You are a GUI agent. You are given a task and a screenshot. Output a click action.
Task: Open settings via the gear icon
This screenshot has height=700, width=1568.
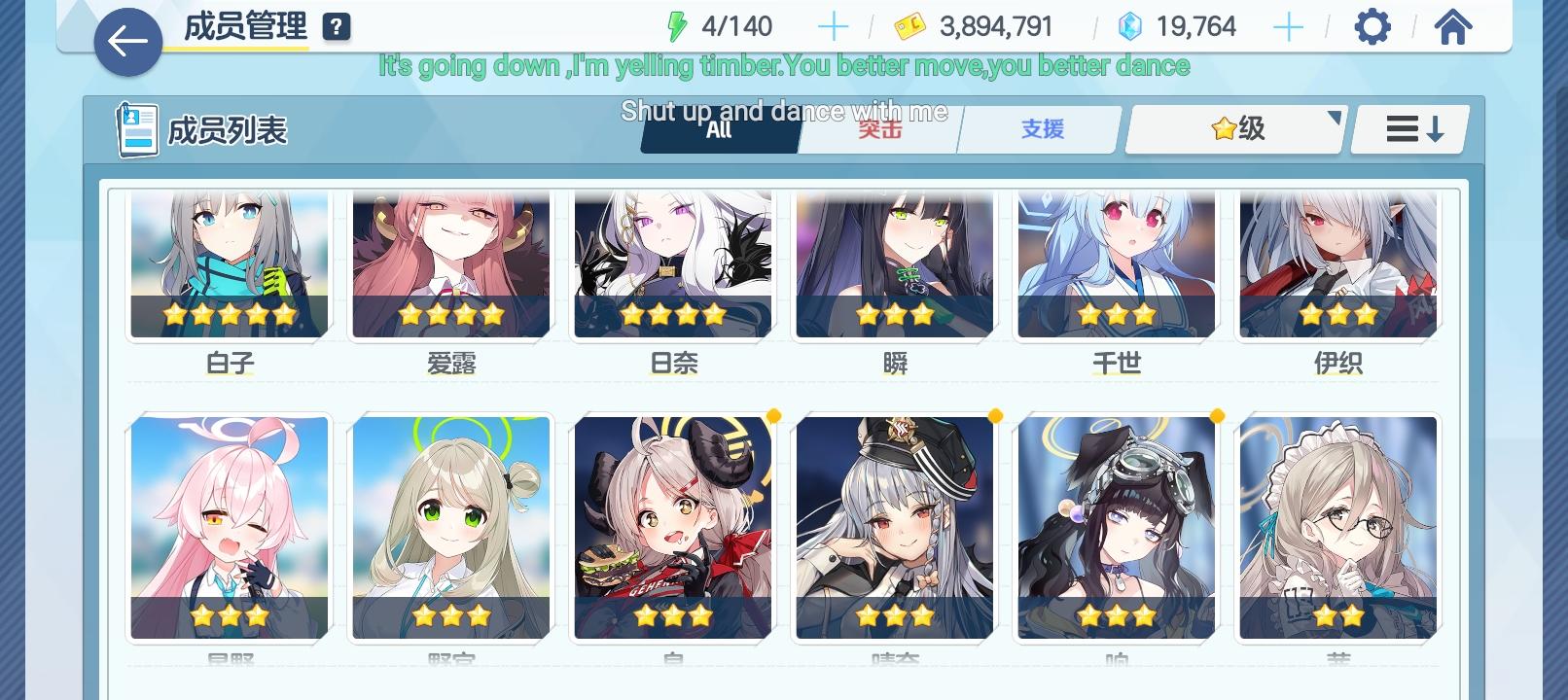[1372, 26]
